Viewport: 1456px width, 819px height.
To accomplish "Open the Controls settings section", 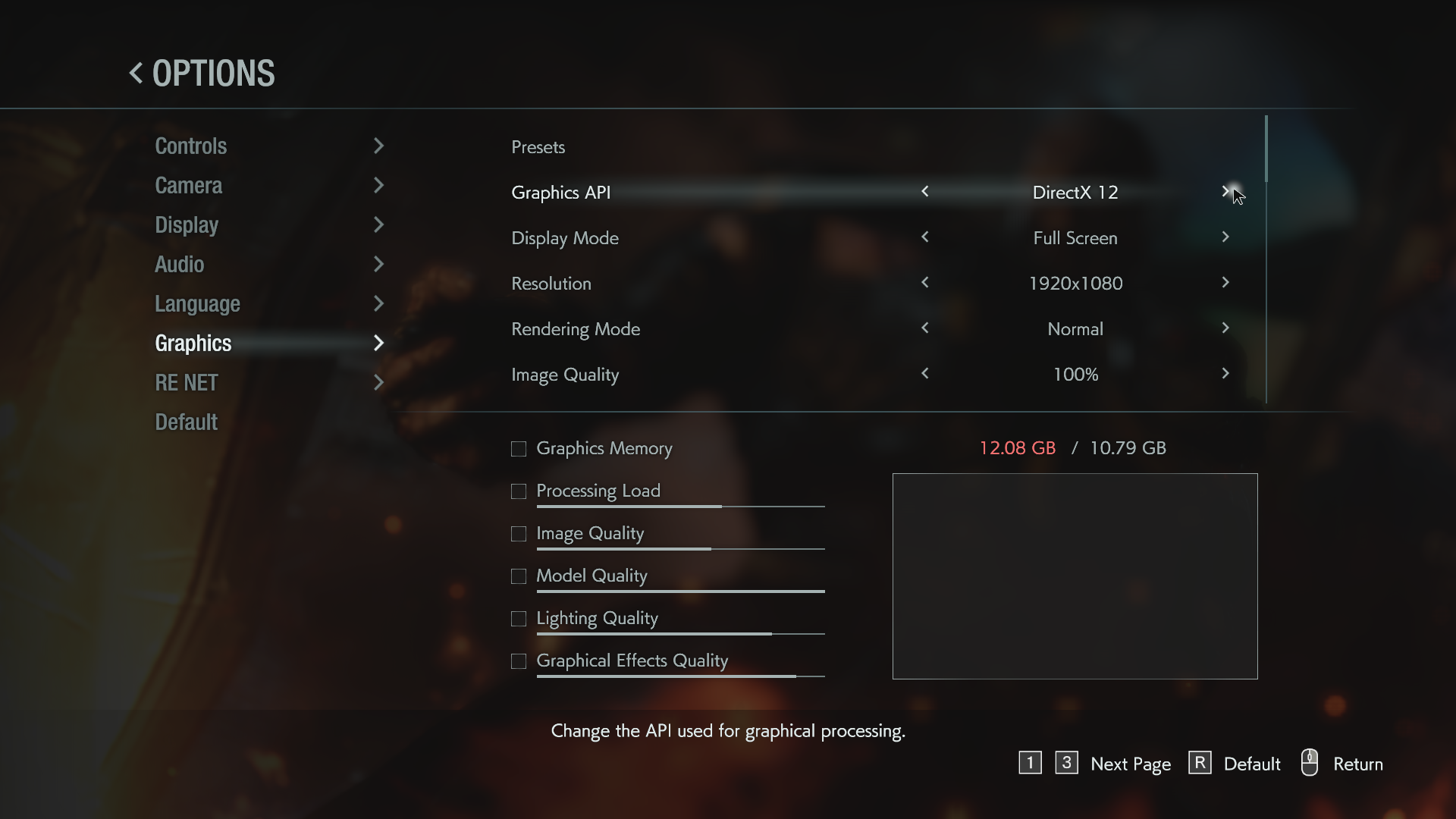I will pyautogui.click(x=191, y=146).
